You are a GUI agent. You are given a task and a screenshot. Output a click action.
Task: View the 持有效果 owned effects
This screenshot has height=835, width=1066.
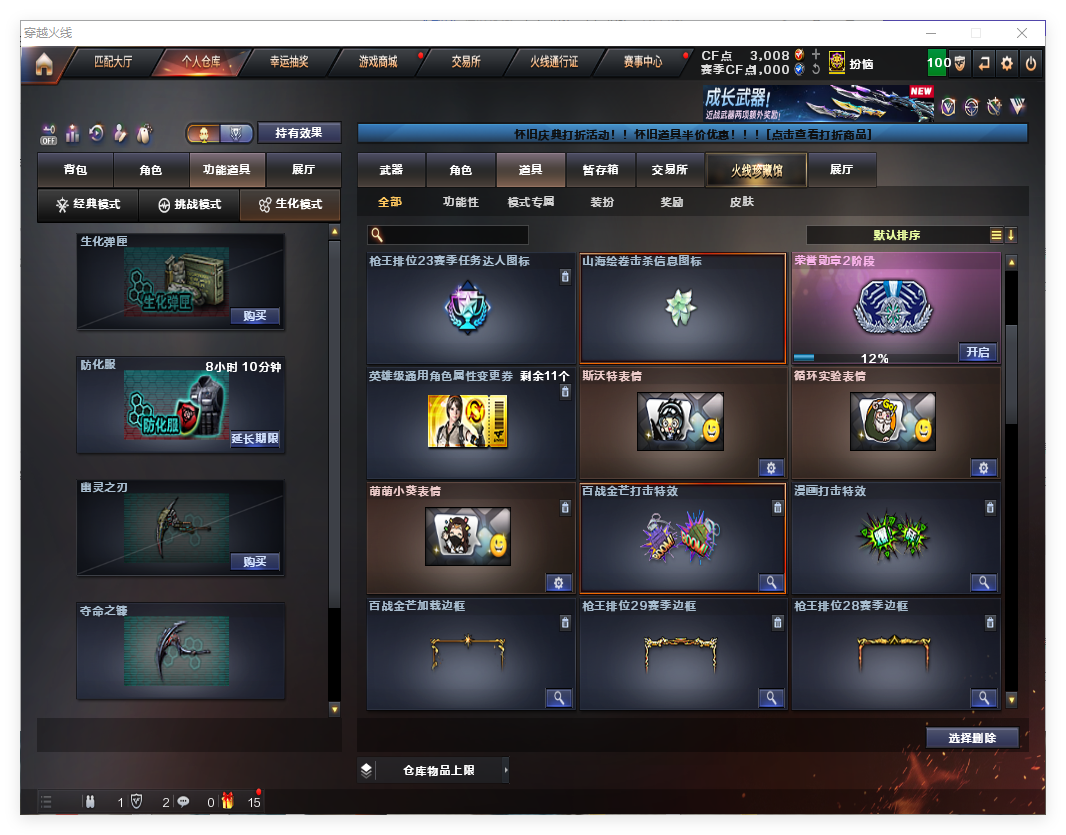pyautogui.click(x=299, y=133)
